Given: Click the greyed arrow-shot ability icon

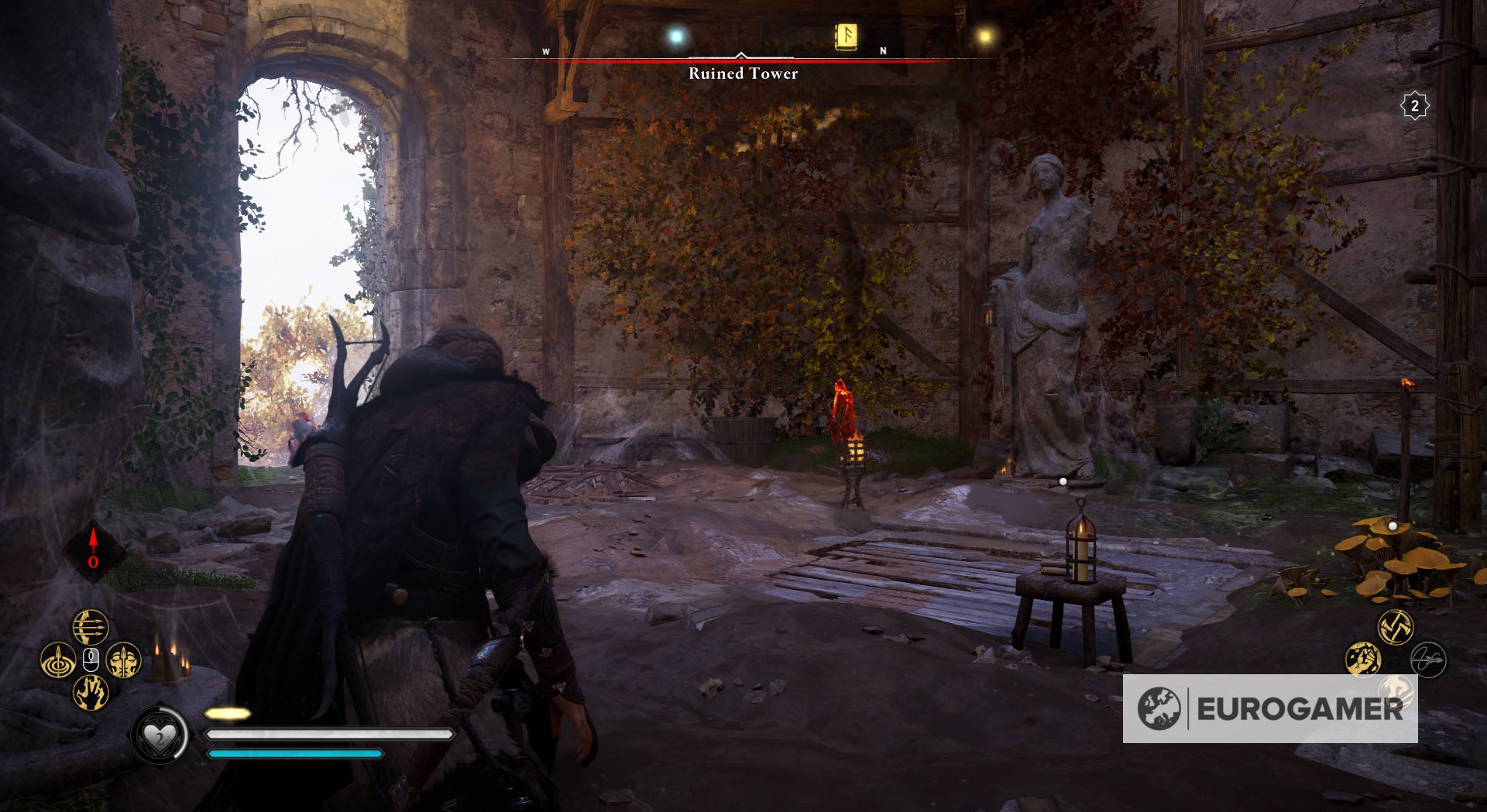Looking at the screenshot, I should (1428, 660).
